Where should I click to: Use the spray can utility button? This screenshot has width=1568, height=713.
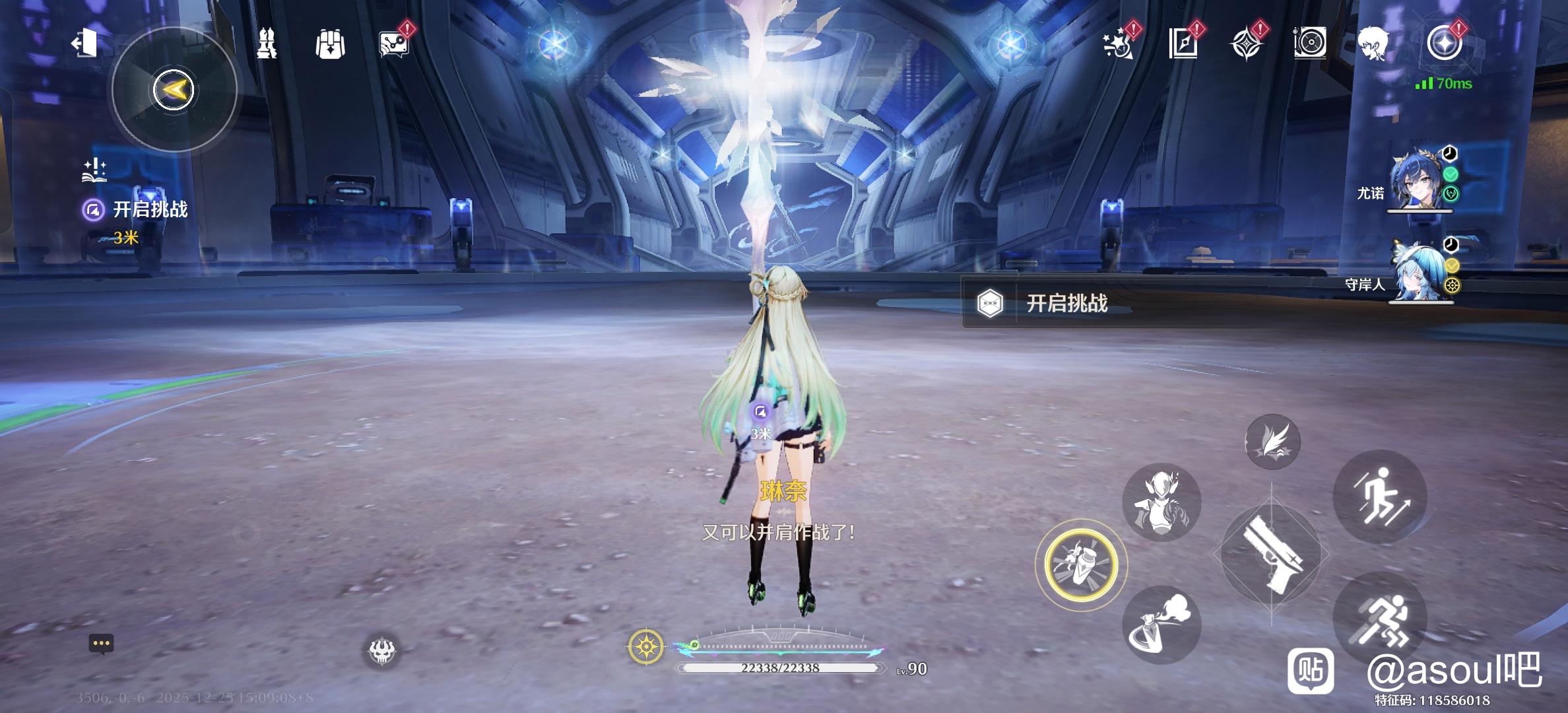point(1161,625)
